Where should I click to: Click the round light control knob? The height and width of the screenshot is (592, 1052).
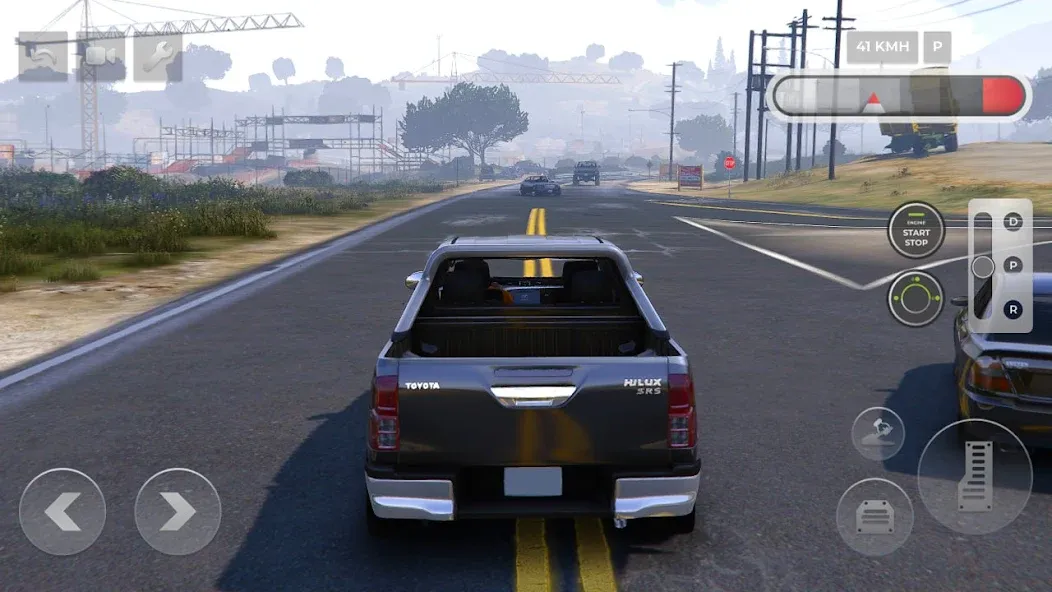(x=915, y=298)
